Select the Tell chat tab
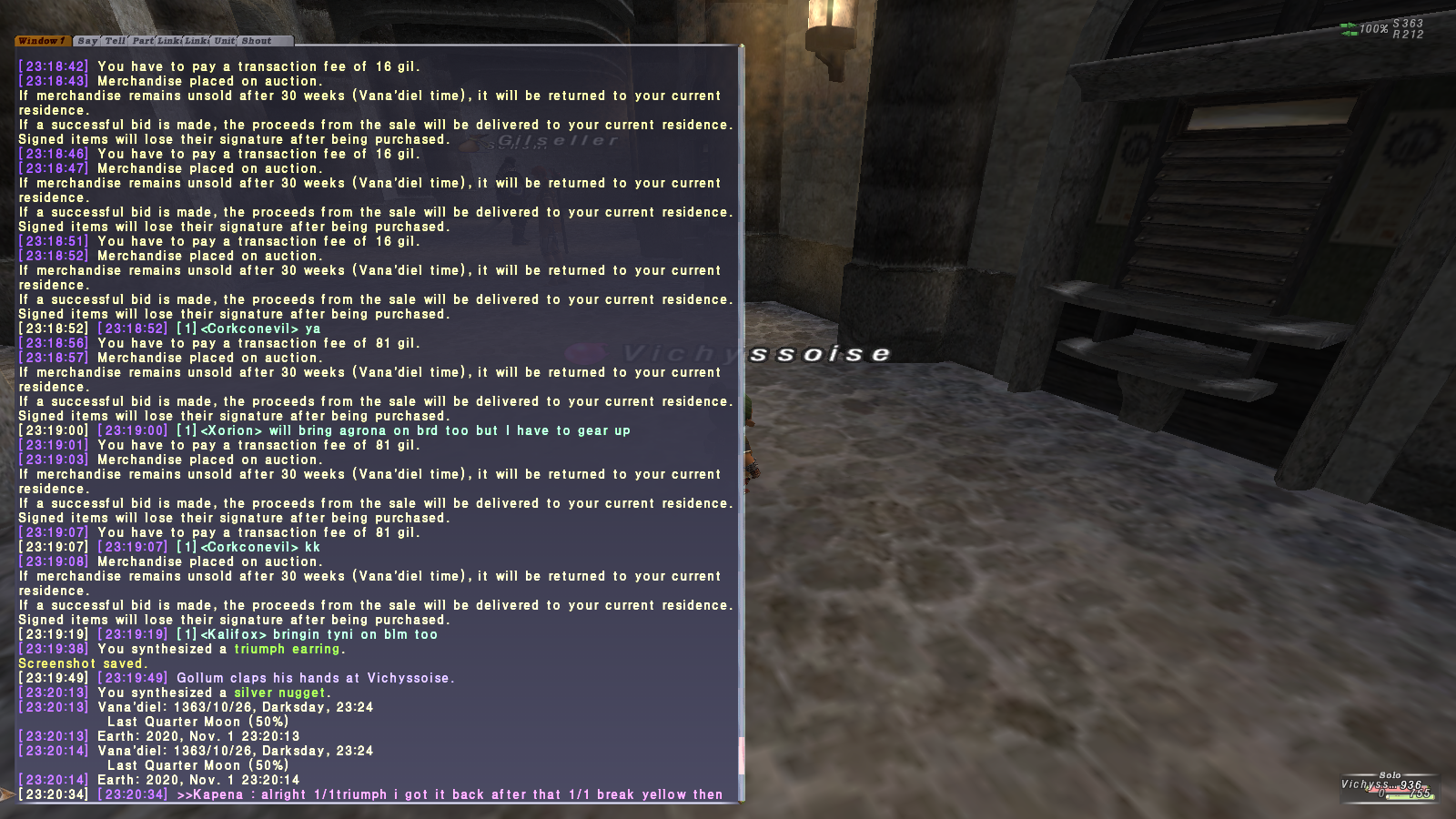 coord(116,41)
